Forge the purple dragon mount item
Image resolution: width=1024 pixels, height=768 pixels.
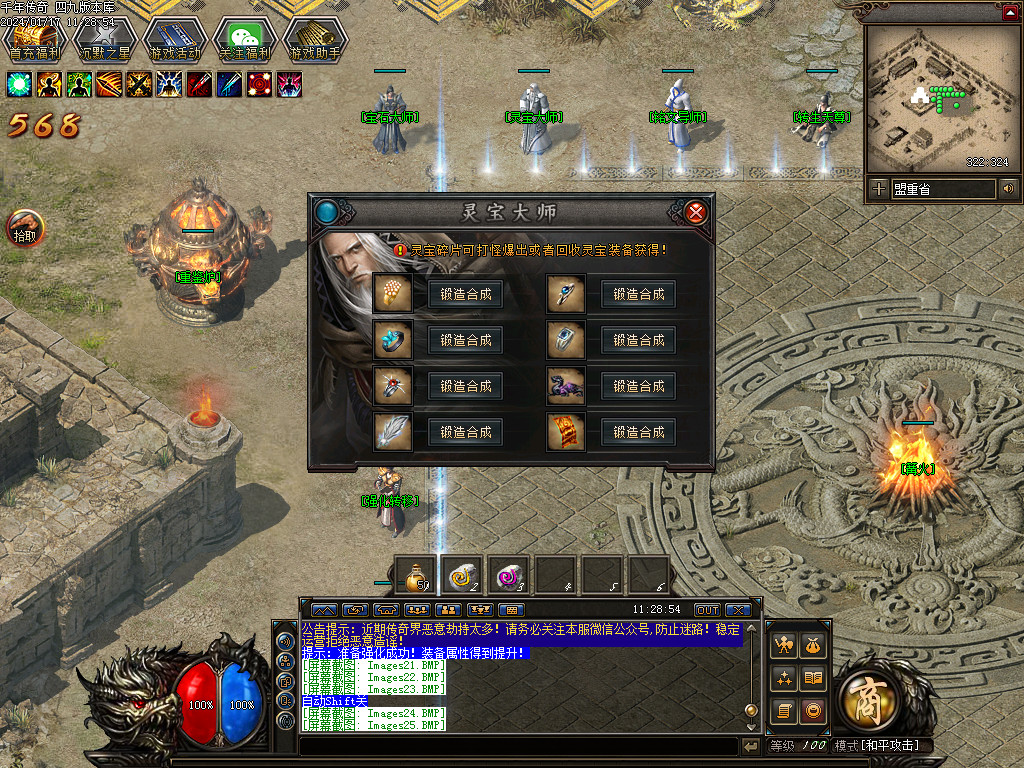tap(639, 386)
